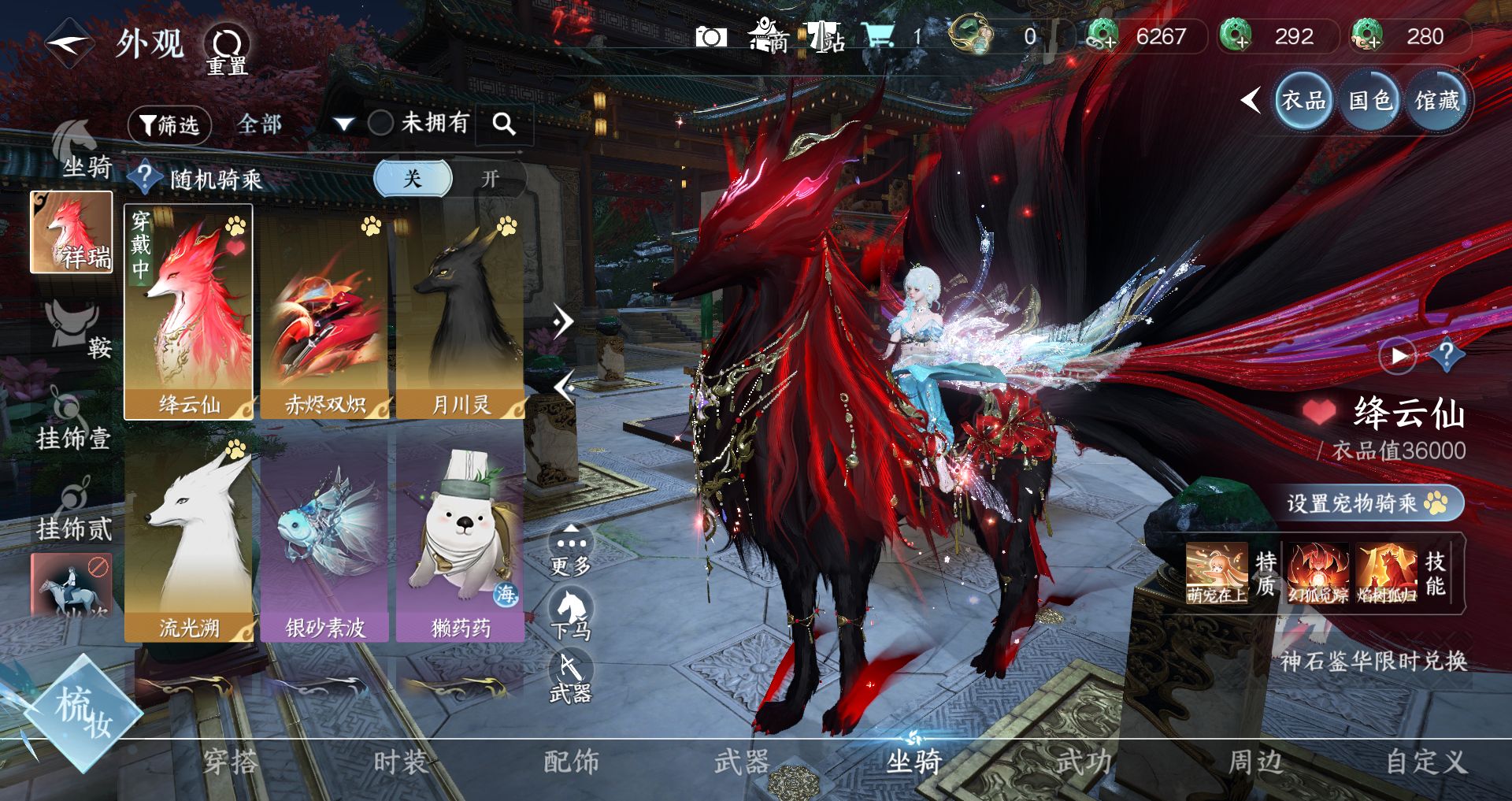Open the 筛选 filter options
The image size is (1512, 801).
pyautogui.click(x=169, y=124)
